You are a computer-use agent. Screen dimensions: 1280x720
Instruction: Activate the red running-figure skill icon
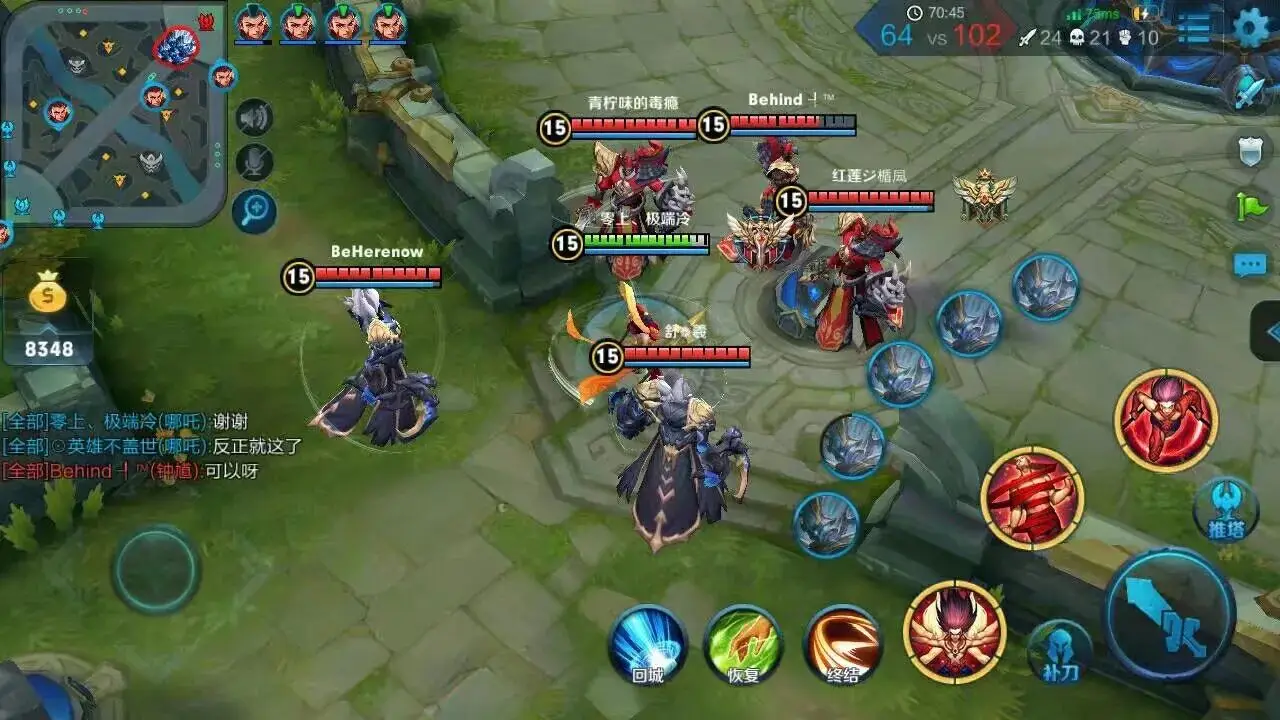click(1165, 419)
